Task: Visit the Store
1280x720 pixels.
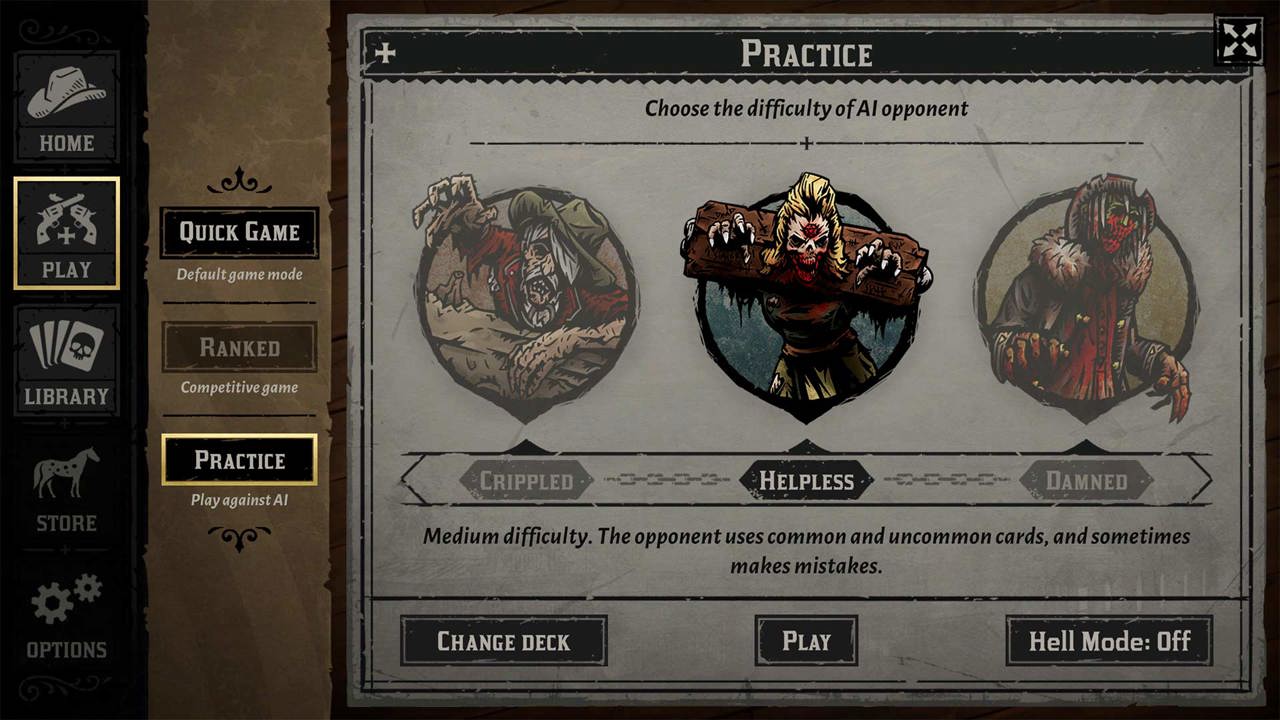Action: 66,488
